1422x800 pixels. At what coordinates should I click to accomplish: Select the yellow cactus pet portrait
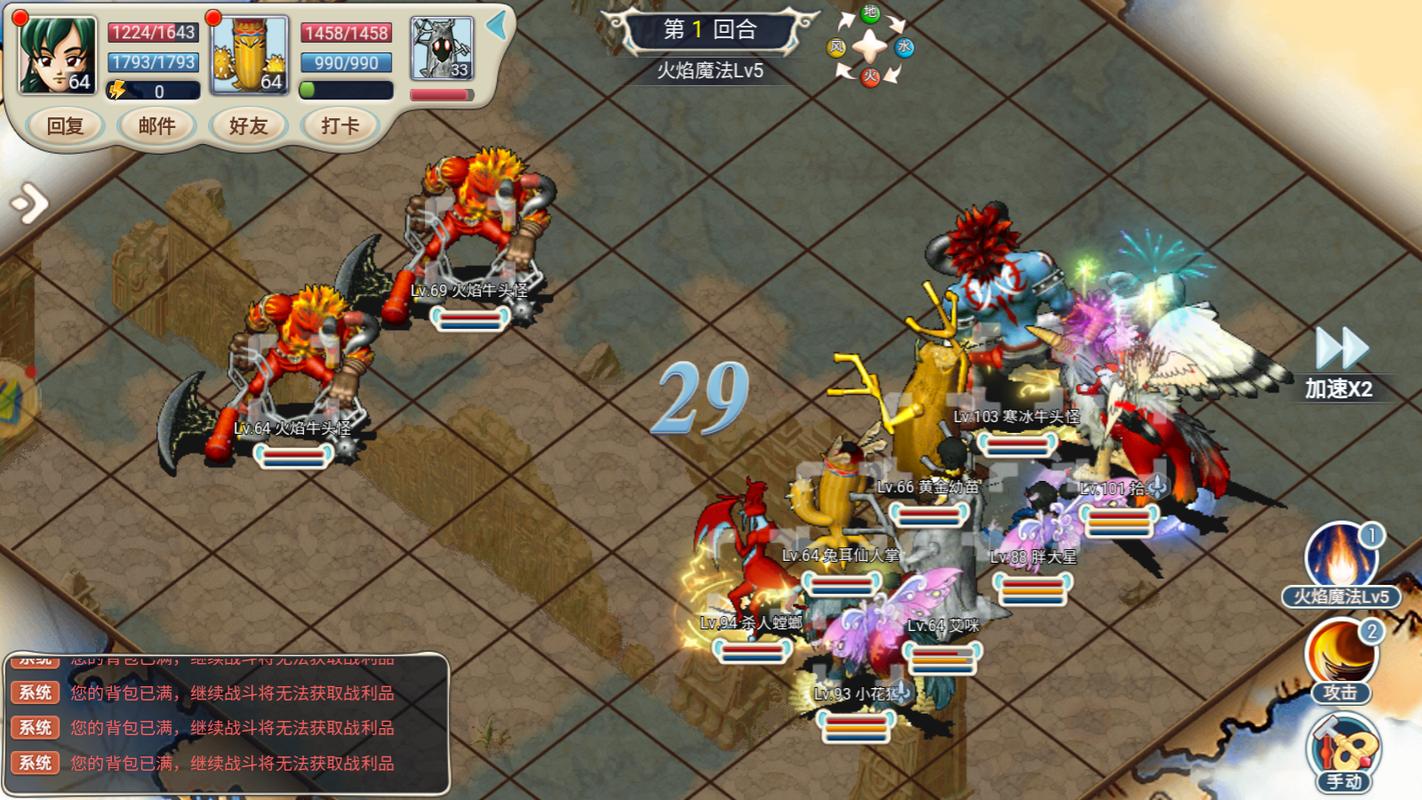coord(250,55)
